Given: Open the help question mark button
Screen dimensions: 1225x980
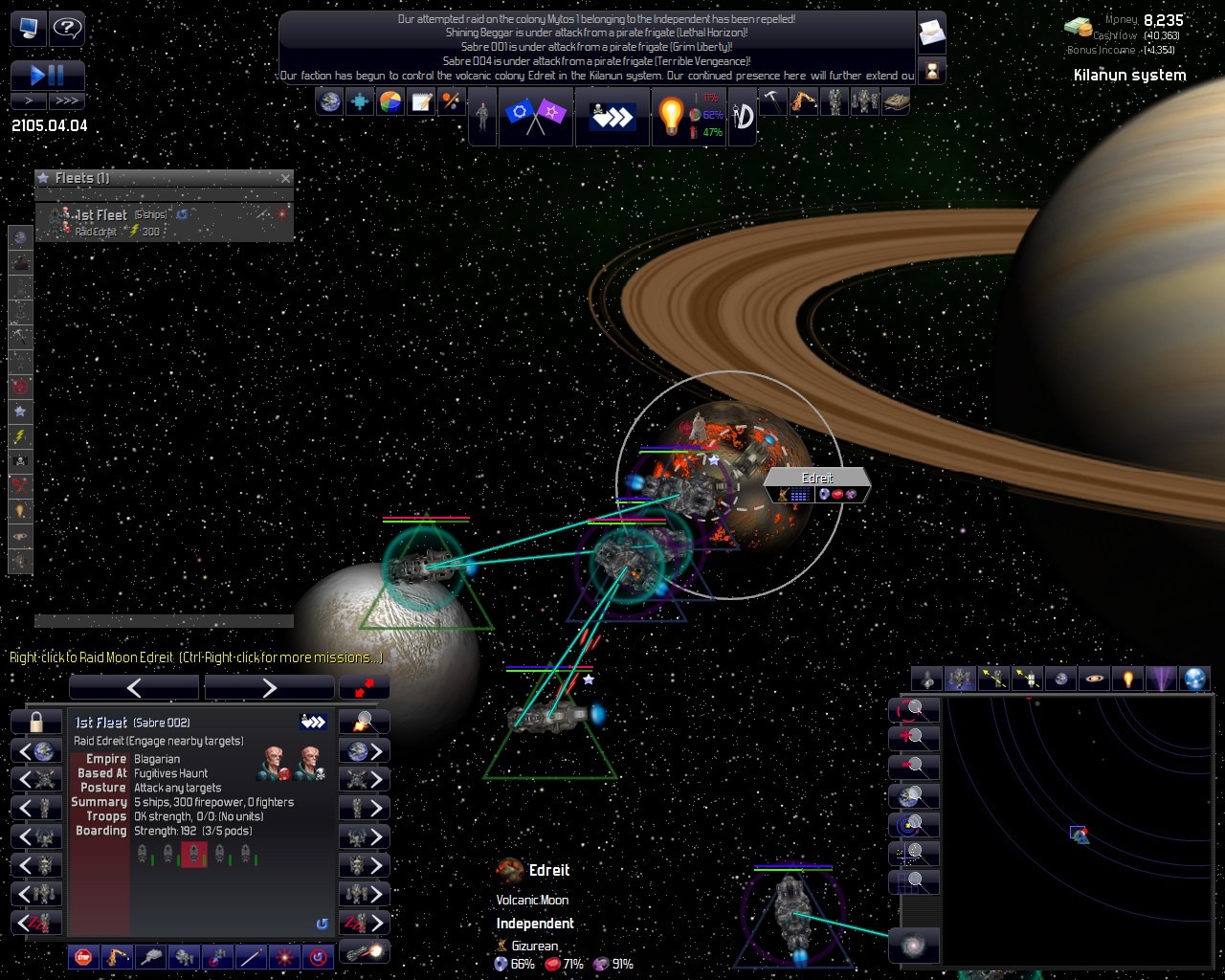Looking at the screenshot, I should point(66,28).
